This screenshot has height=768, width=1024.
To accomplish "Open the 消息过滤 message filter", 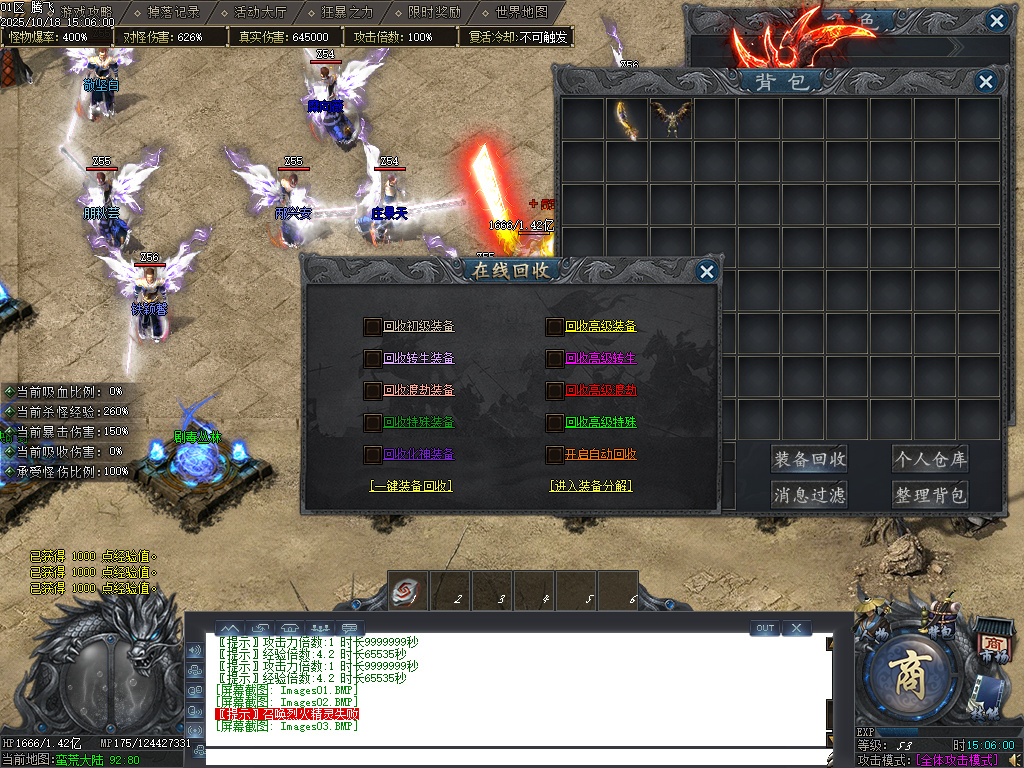I will click(809, 494).
